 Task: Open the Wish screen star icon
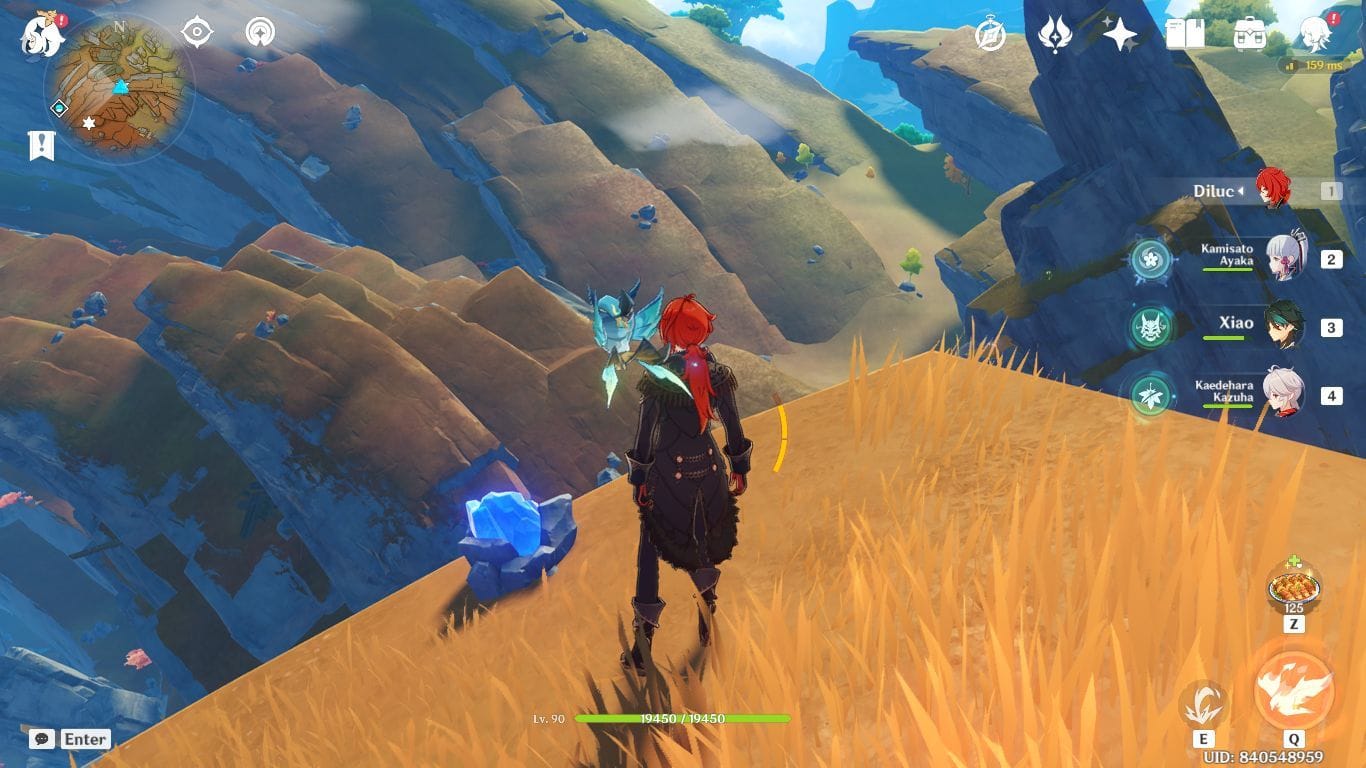click(1118, 33)
